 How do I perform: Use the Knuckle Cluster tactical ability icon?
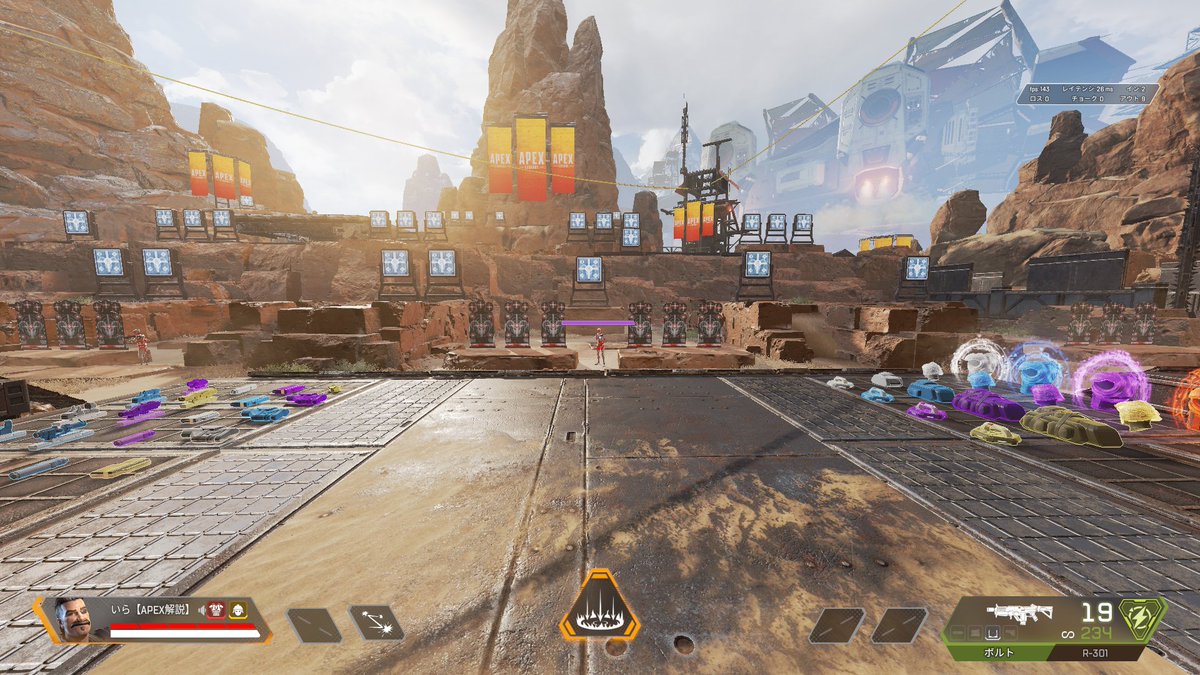(x=376, y=623)
